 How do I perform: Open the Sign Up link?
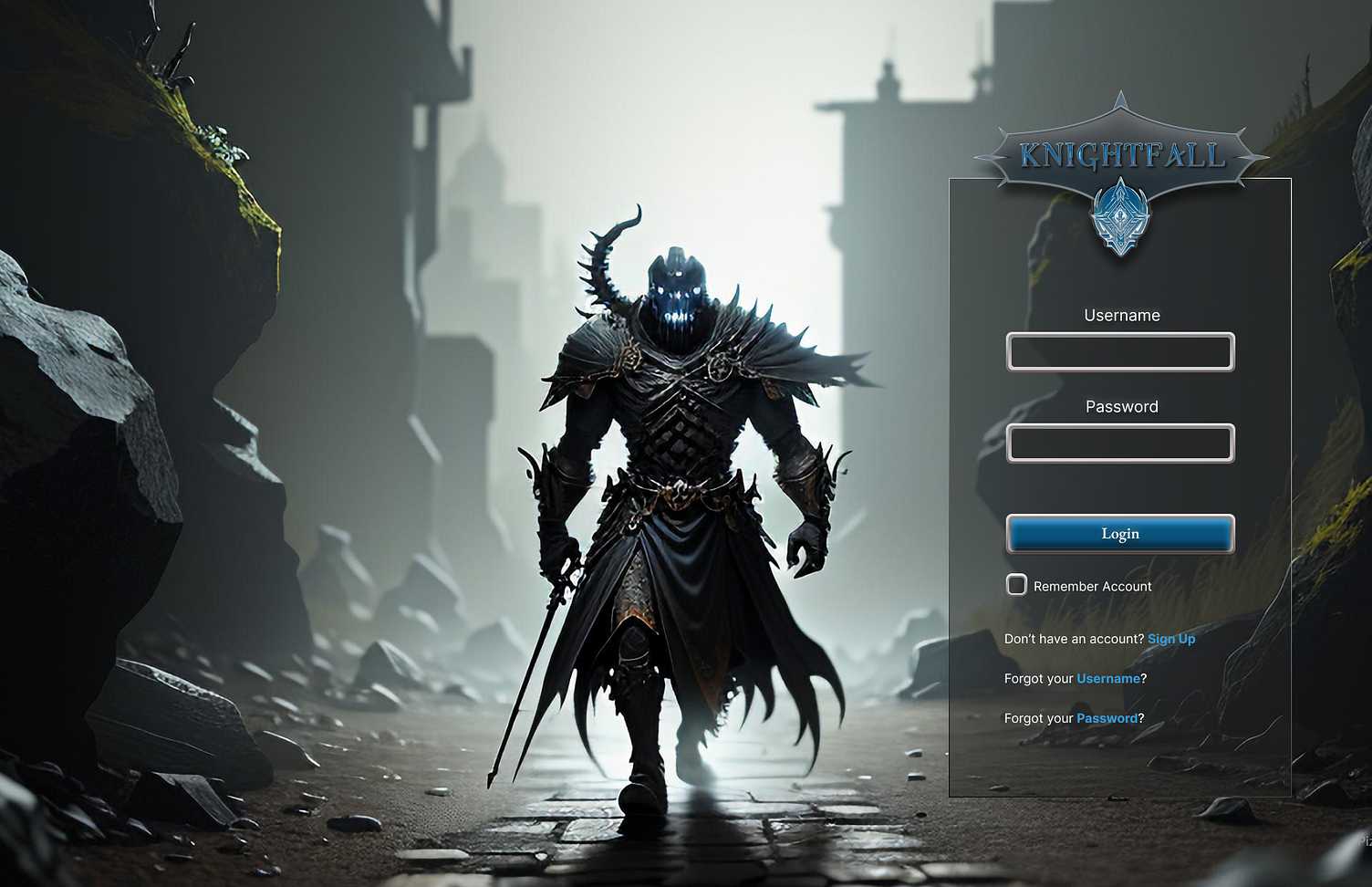click(1171, 639)
